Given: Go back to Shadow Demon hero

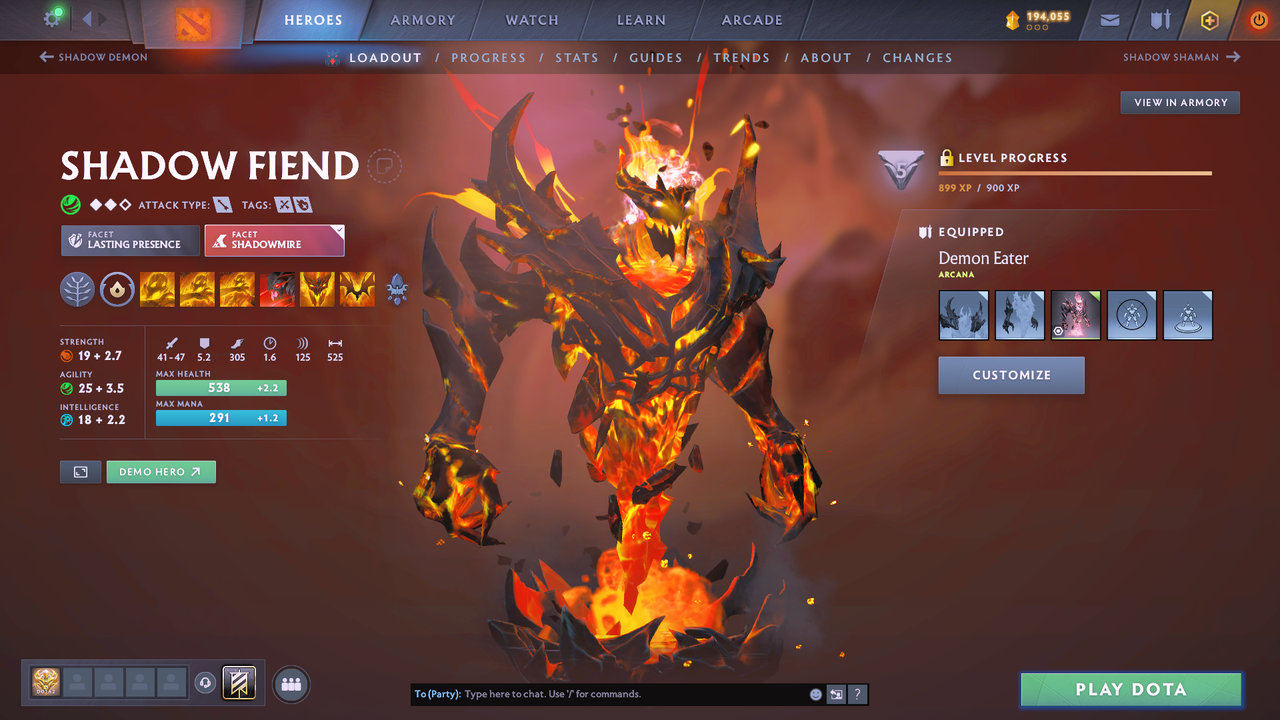Looking at the screenshot, I should [x=93, y=57].
